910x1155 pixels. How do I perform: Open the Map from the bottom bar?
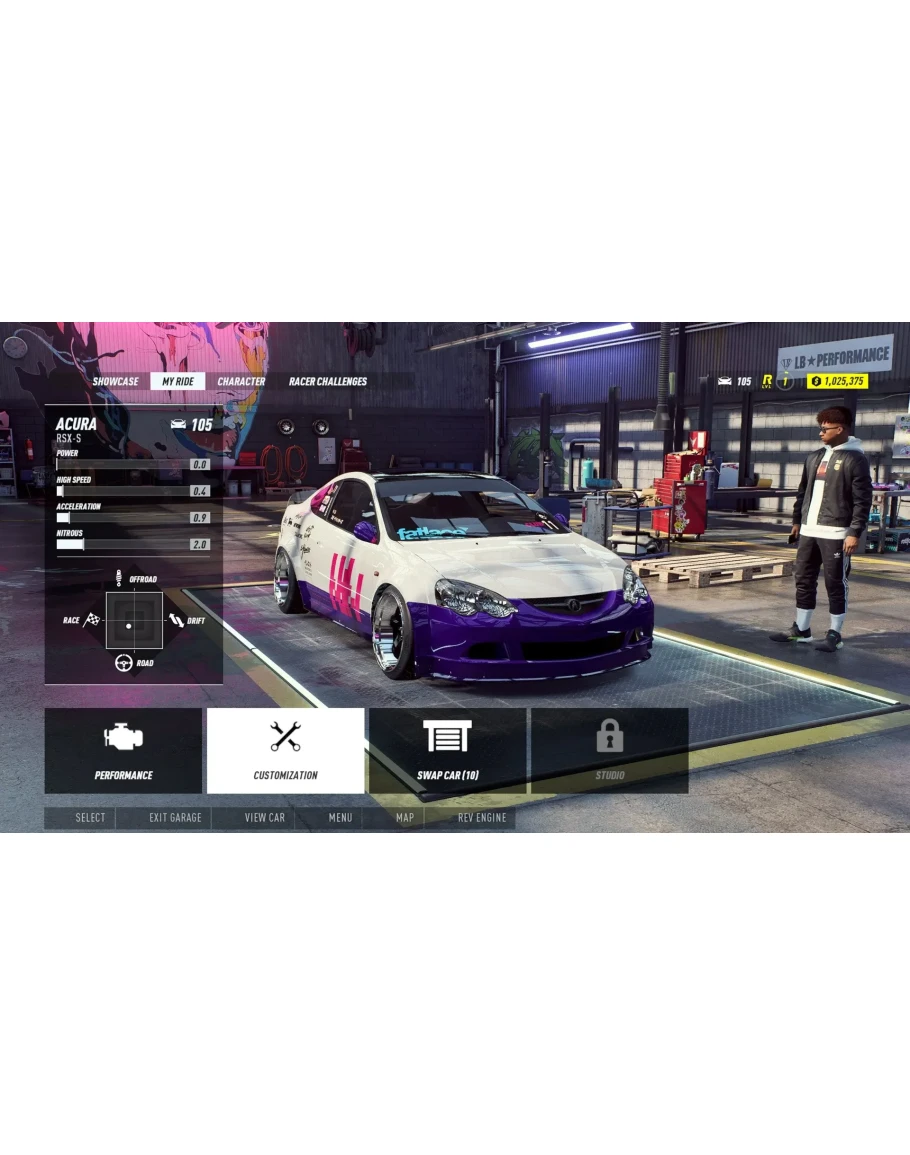tap(404, 818)
